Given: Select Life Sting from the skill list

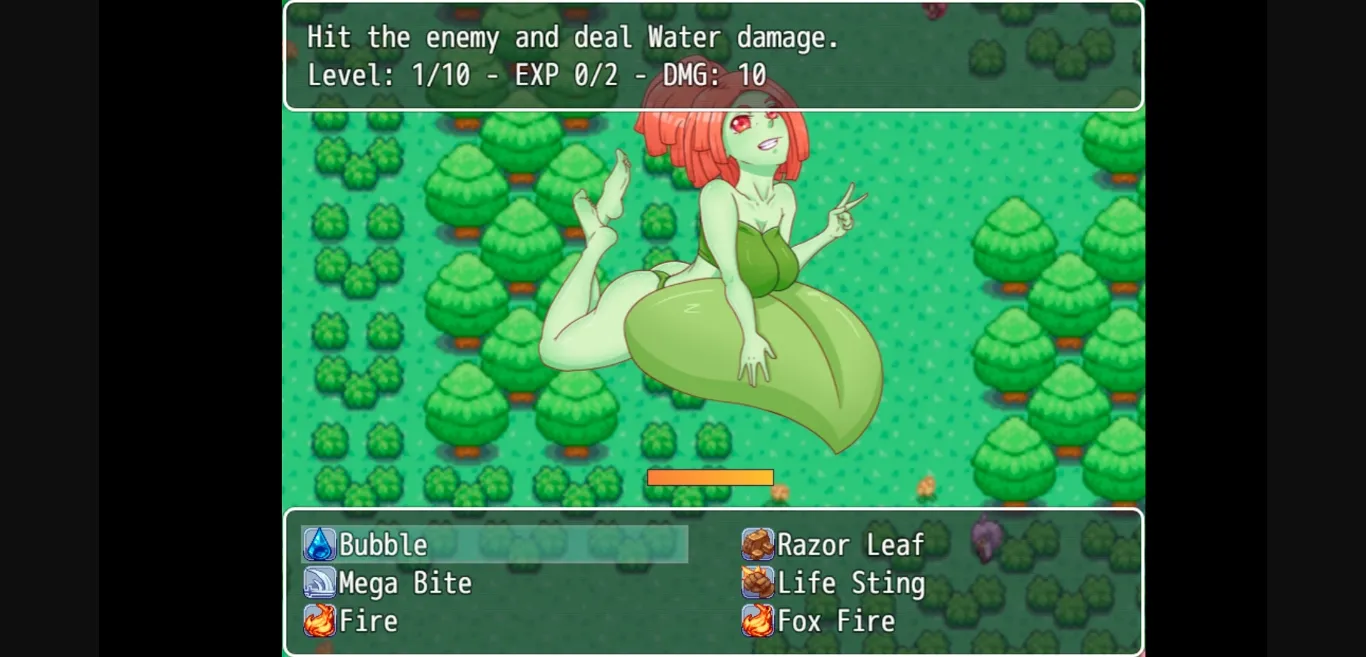Looking at the screenshot, I should (x=850, y=583).
